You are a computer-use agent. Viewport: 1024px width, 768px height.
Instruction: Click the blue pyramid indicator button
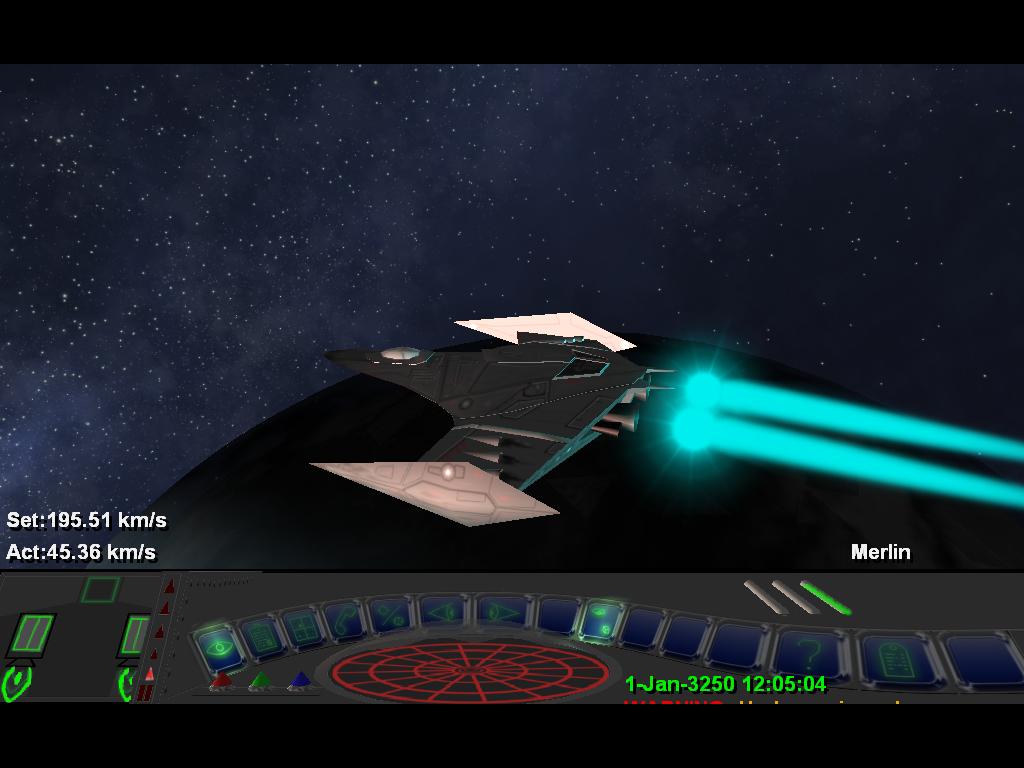point(298,682)
